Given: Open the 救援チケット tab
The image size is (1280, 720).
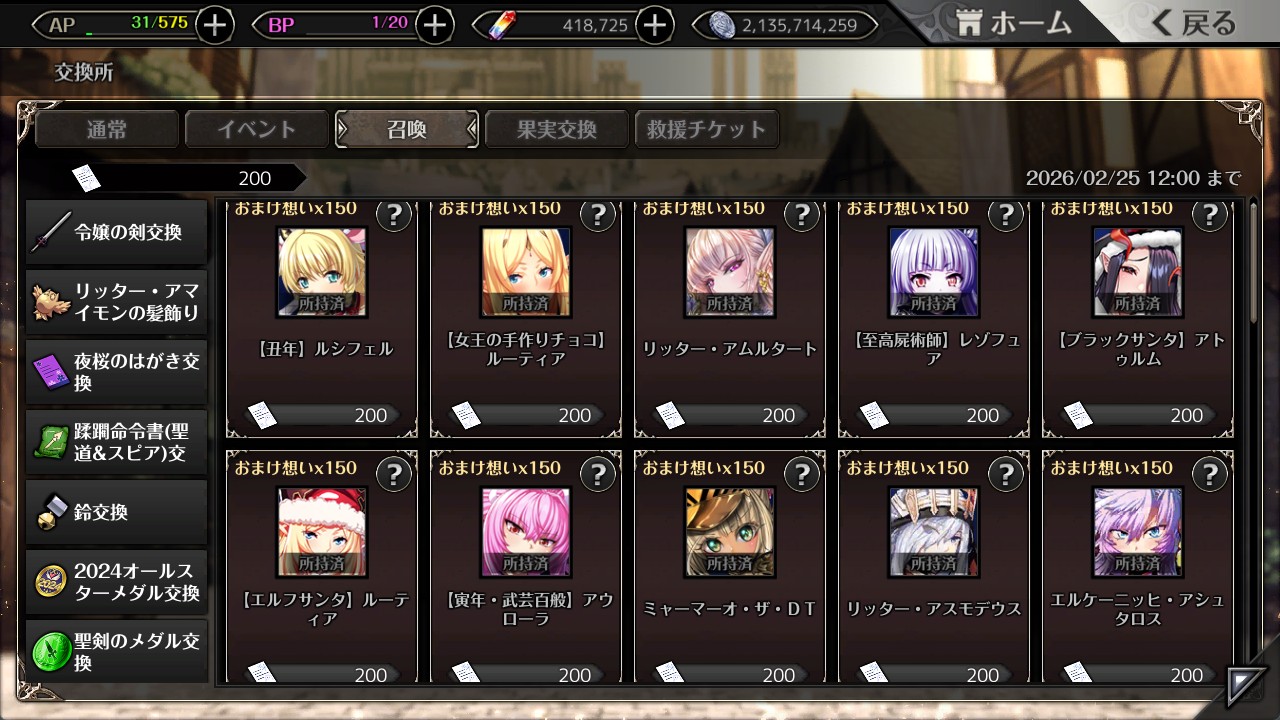Looking at the screenshot, I should tap(706, 129).
